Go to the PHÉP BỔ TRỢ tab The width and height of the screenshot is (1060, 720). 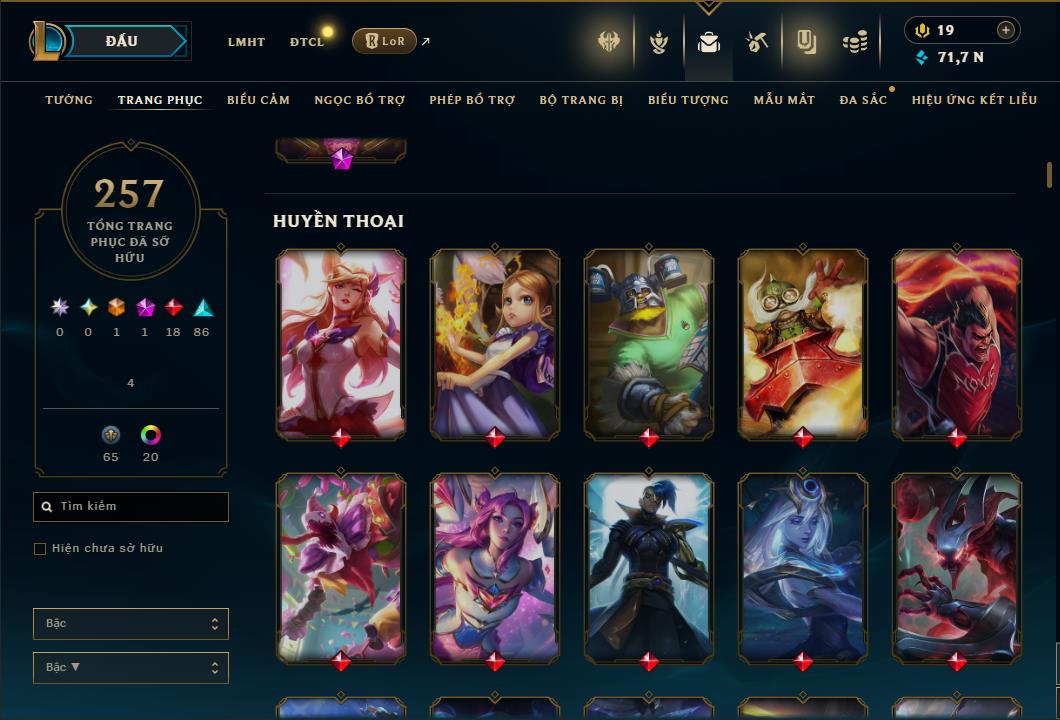pyautogui.click(x=472, y=100)
